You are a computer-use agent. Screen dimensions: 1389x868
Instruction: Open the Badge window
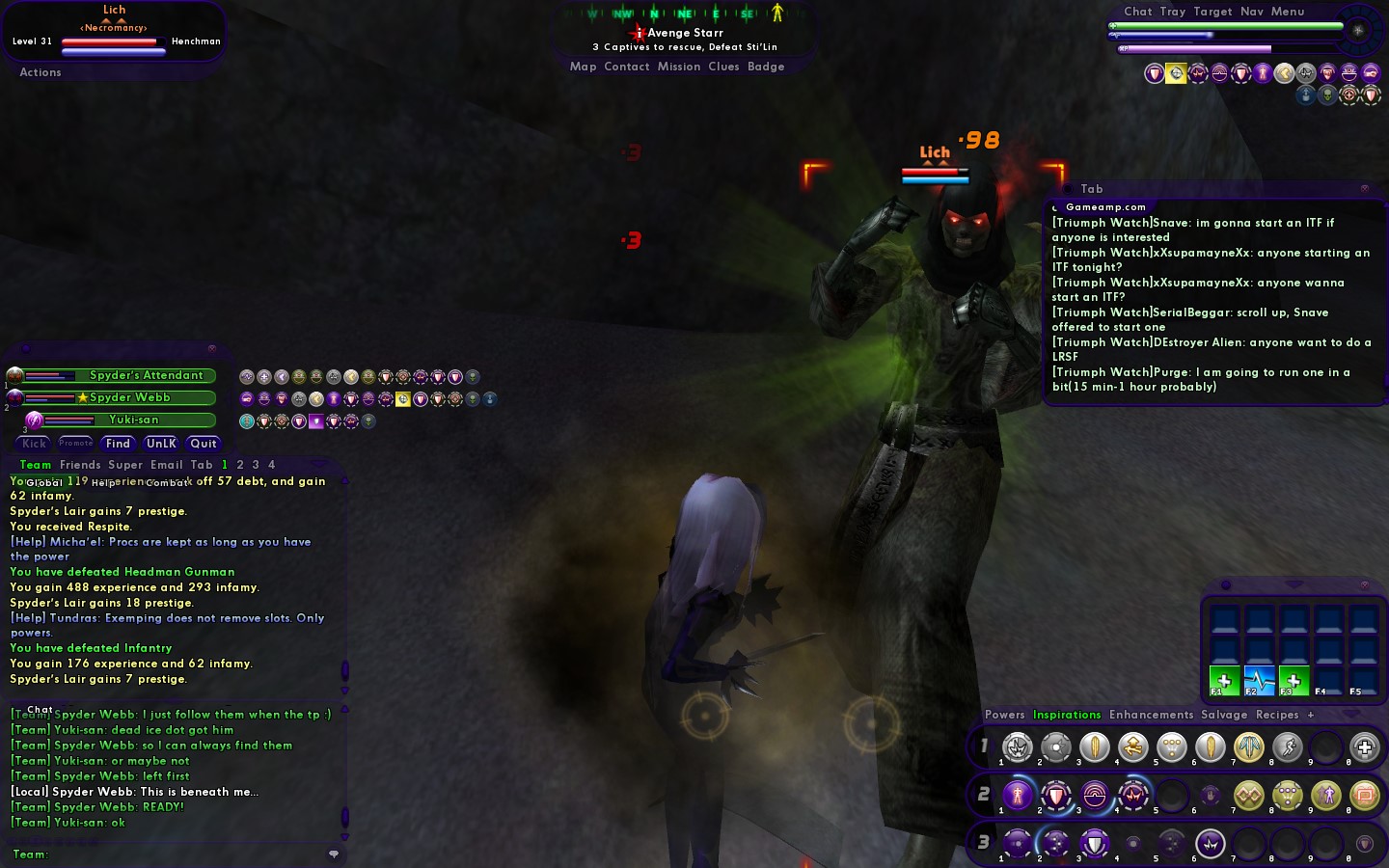tap(766, 67)
